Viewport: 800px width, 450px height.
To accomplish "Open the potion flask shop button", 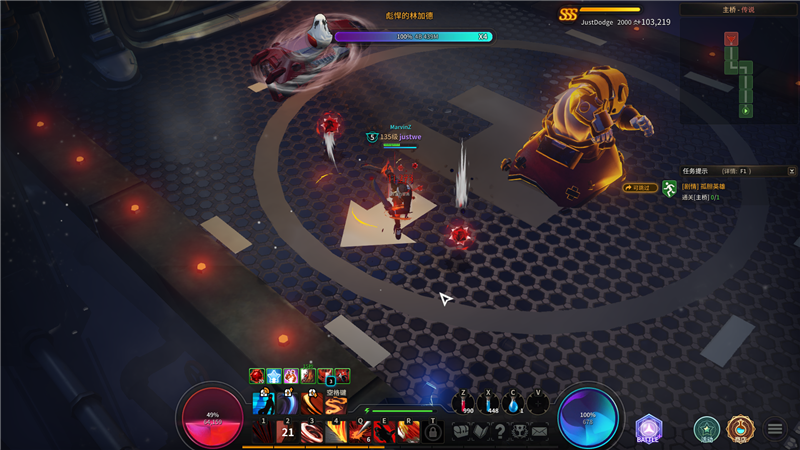I will 740,429.
